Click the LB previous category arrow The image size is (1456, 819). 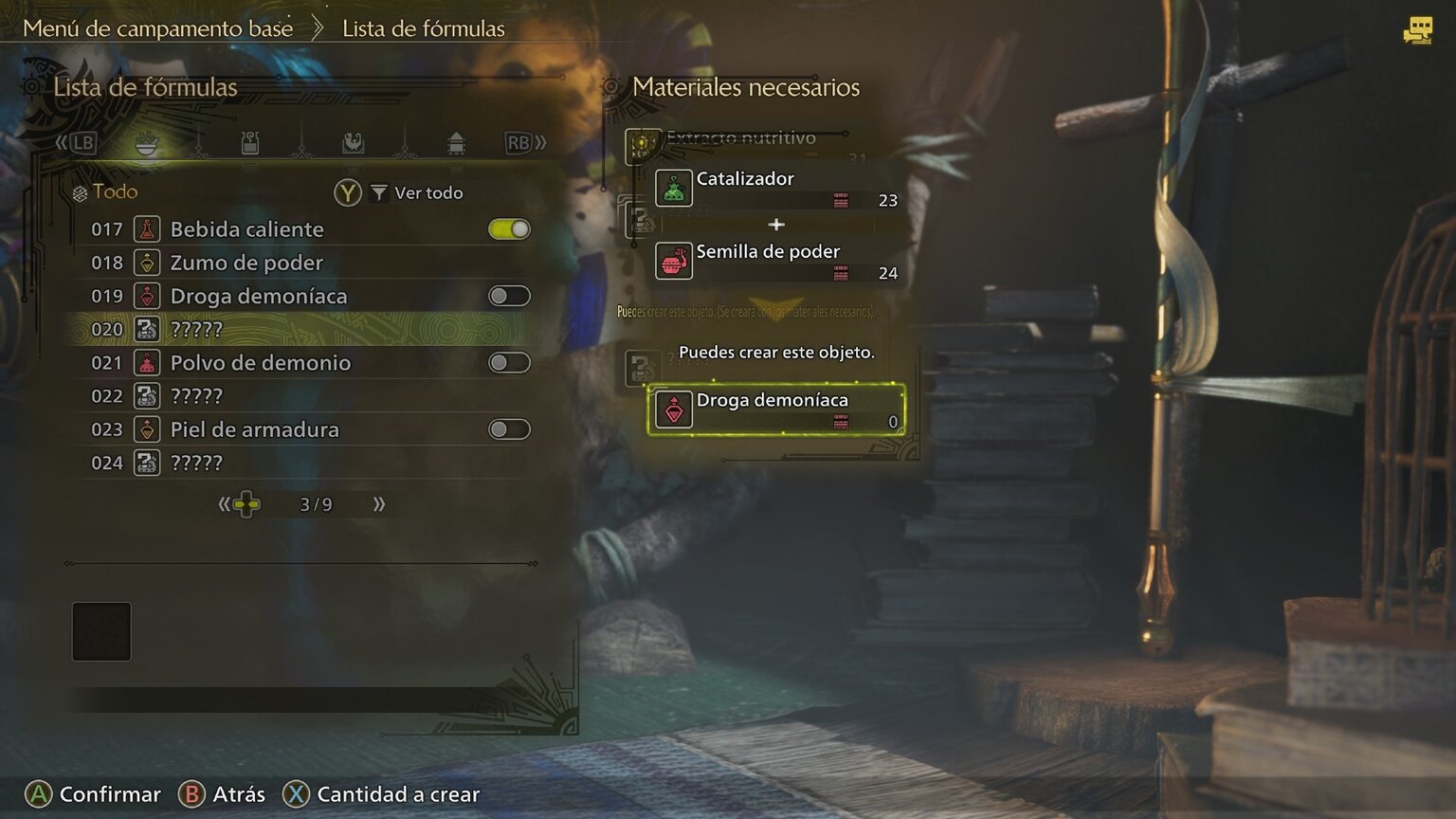point(84,142)
